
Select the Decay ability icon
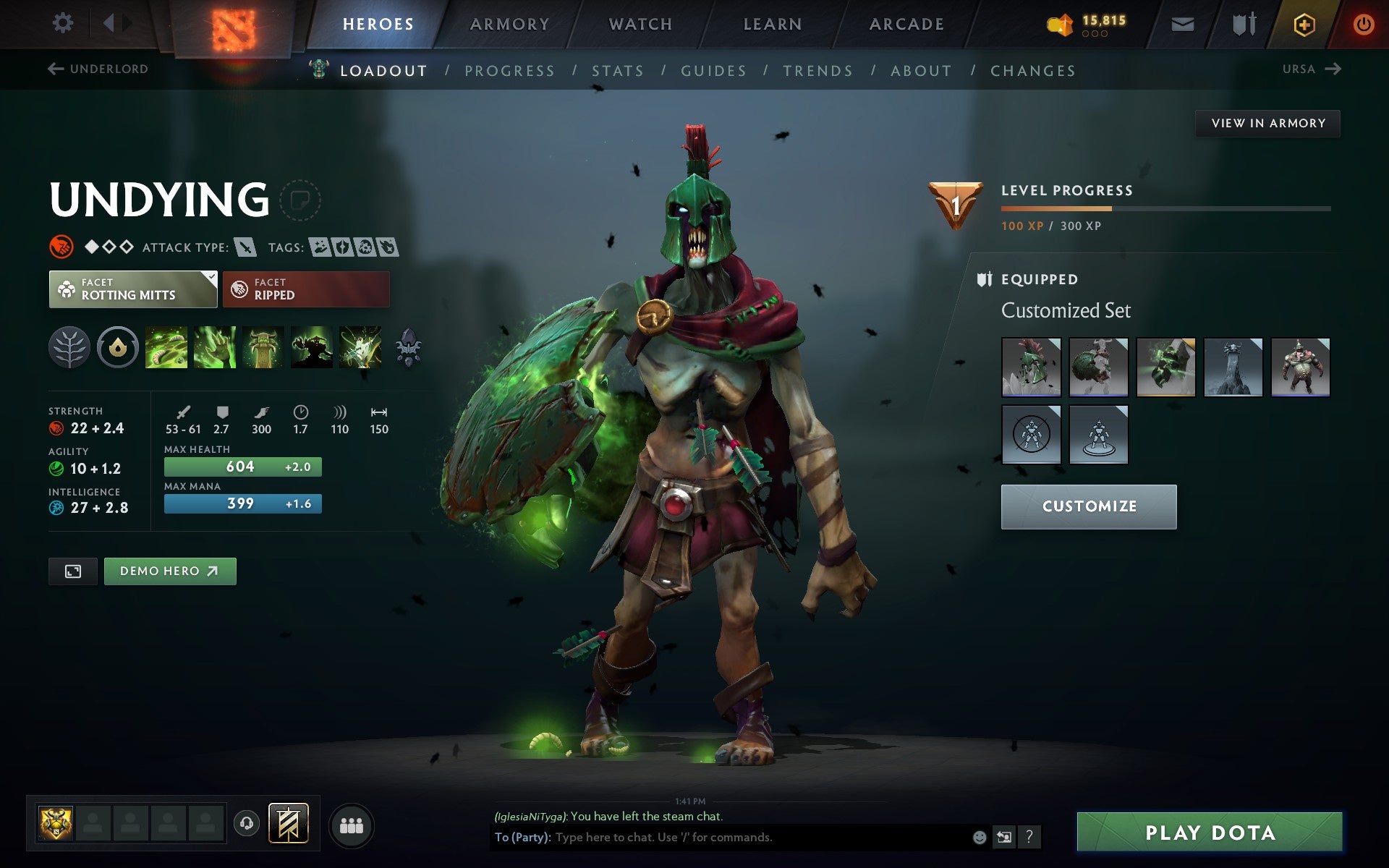(166, 347)
